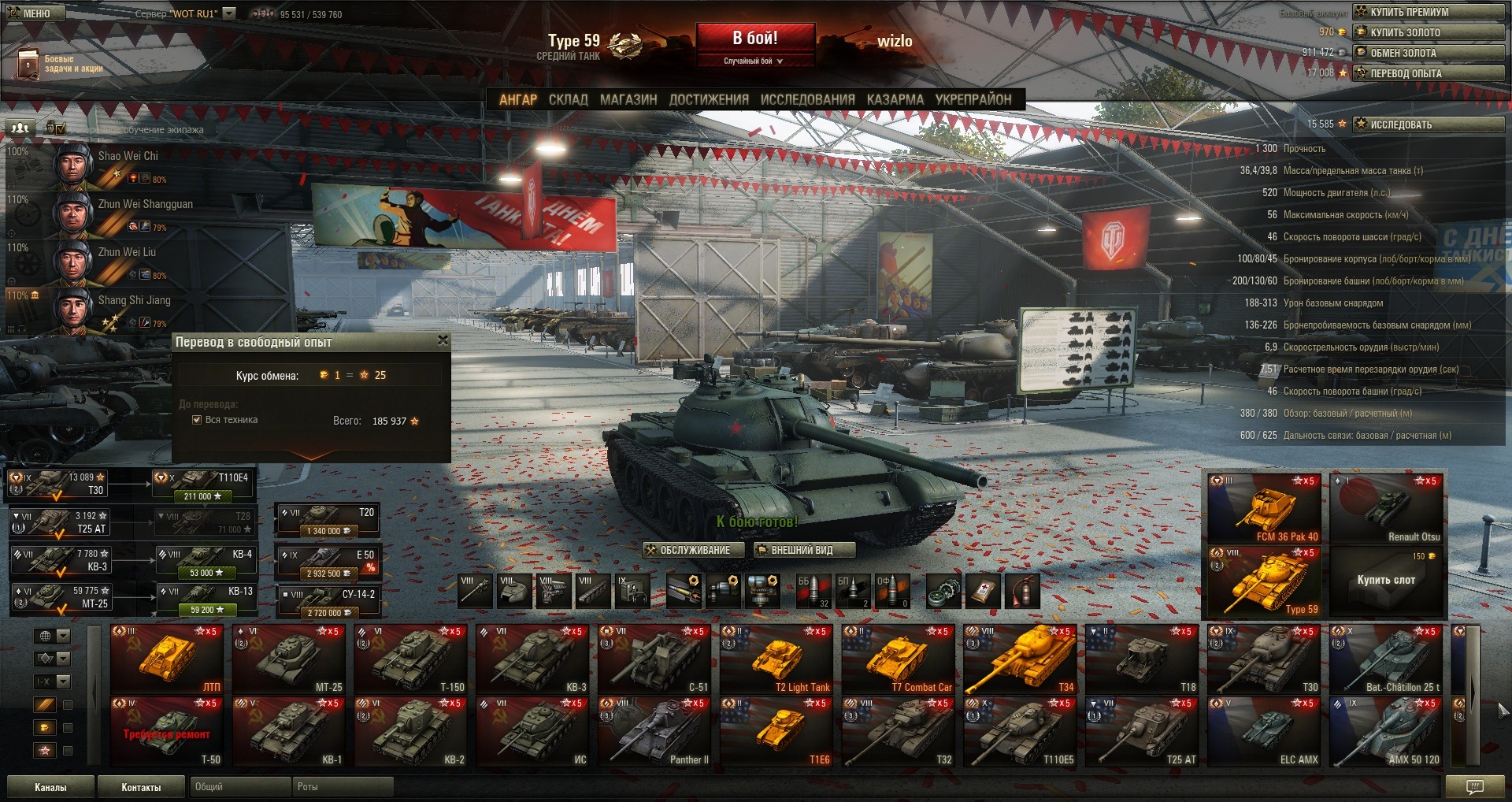This screenshot has height=802, width=1512.
Task: Open the ПЕРЕВОД ОПЫТА option
Action: click(1428, 73)
